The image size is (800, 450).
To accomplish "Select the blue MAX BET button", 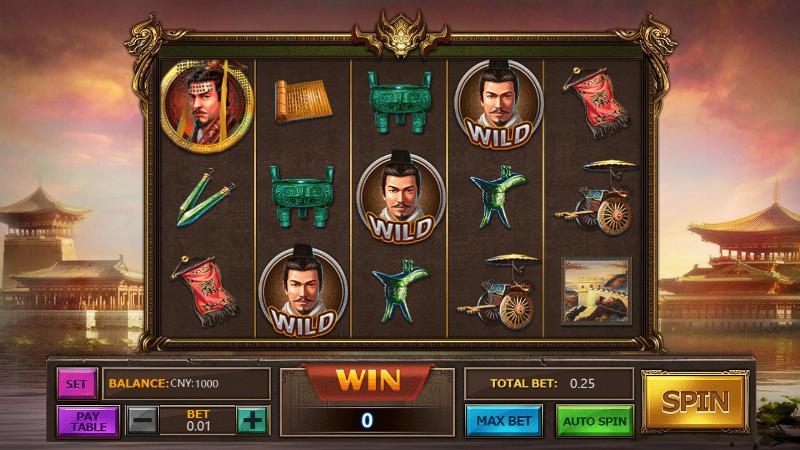I will 503,420.
